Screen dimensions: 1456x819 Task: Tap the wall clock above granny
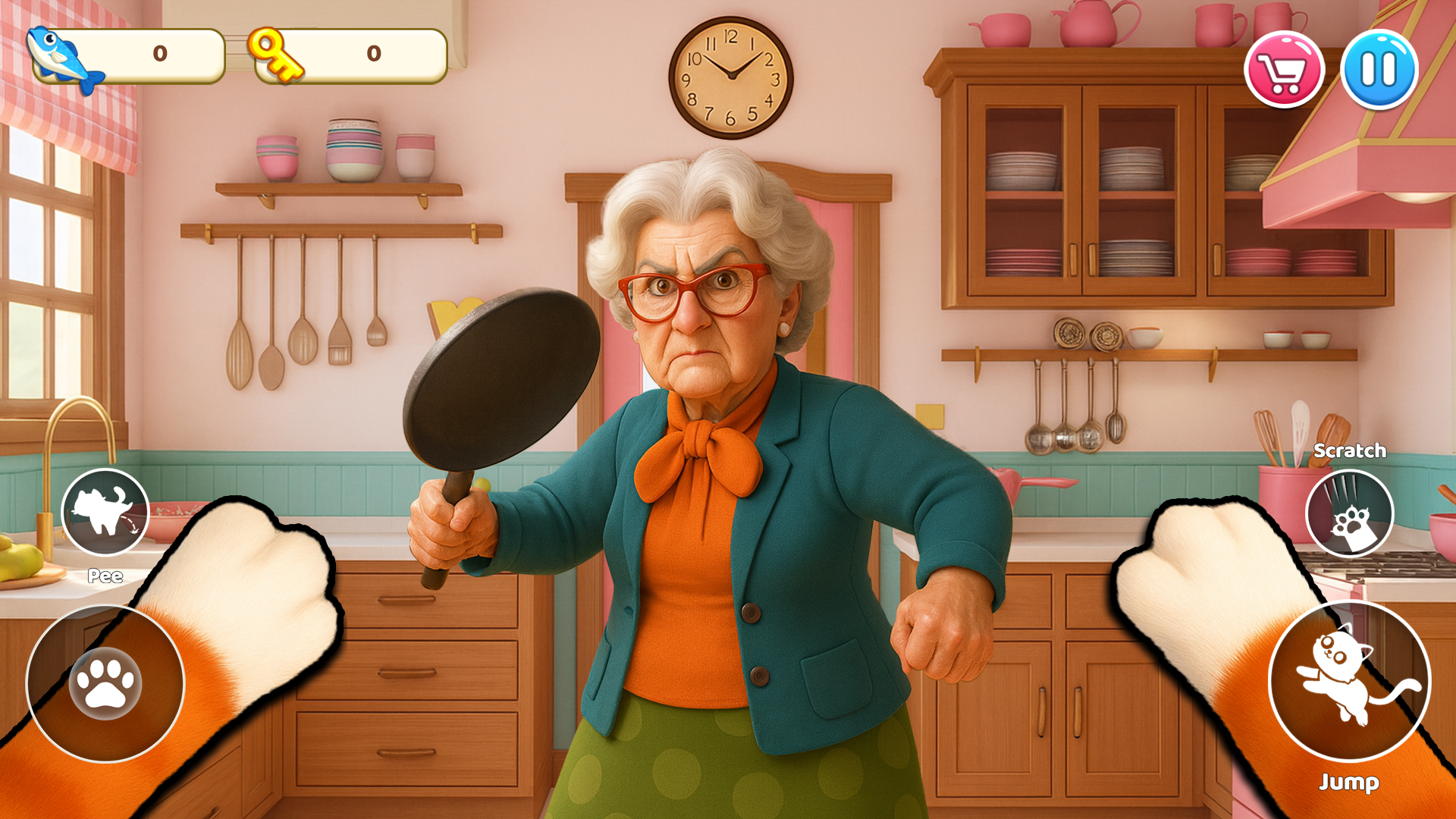click(x=730, y=76)
